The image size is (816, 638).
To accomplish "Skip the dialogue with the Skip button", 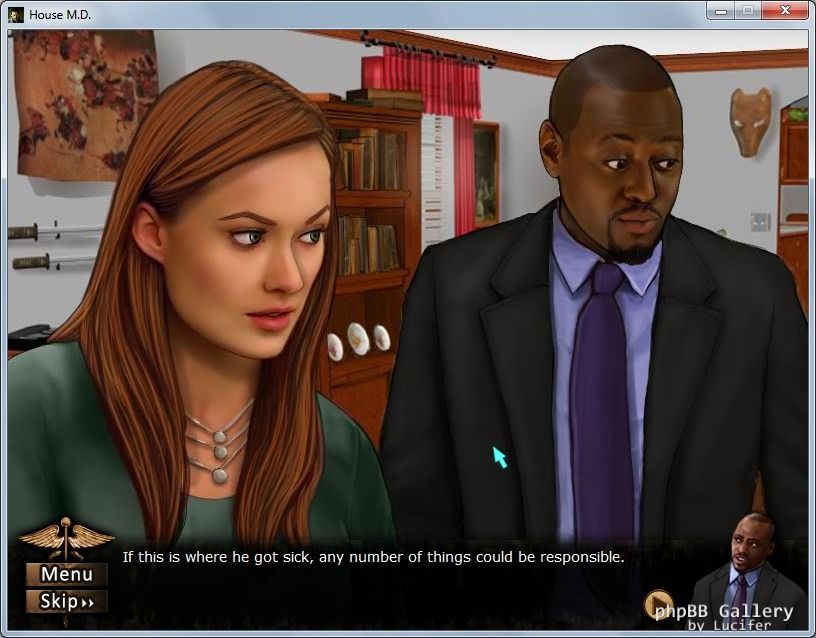I will pos(66,601).
